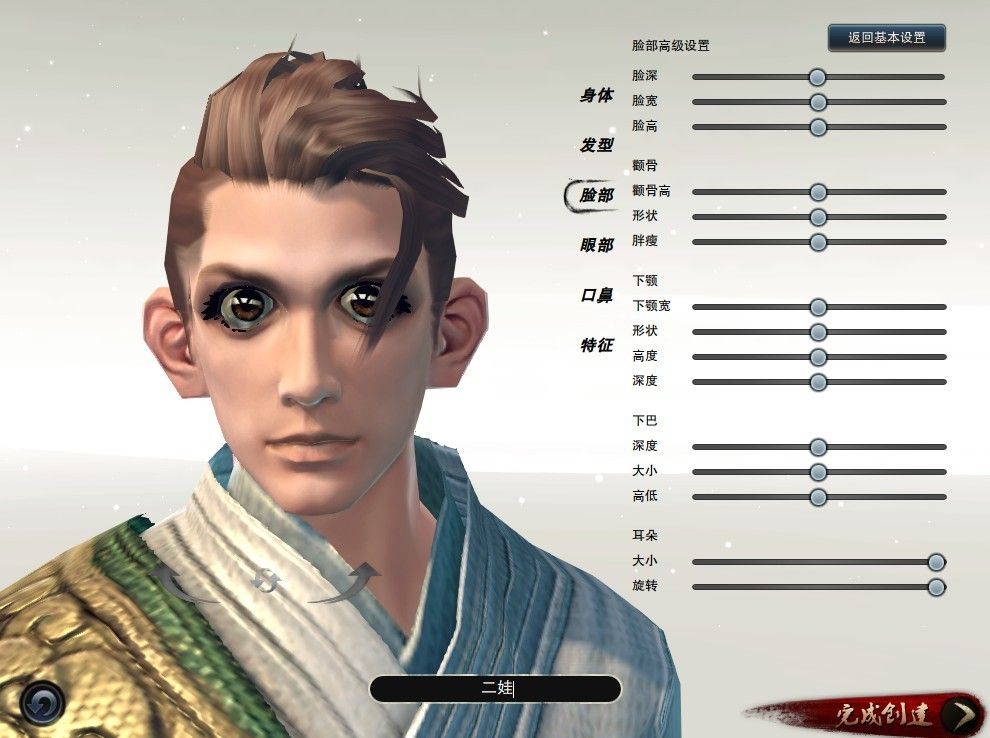Click the character name field containing 二娃

click(x=495, y=689)
